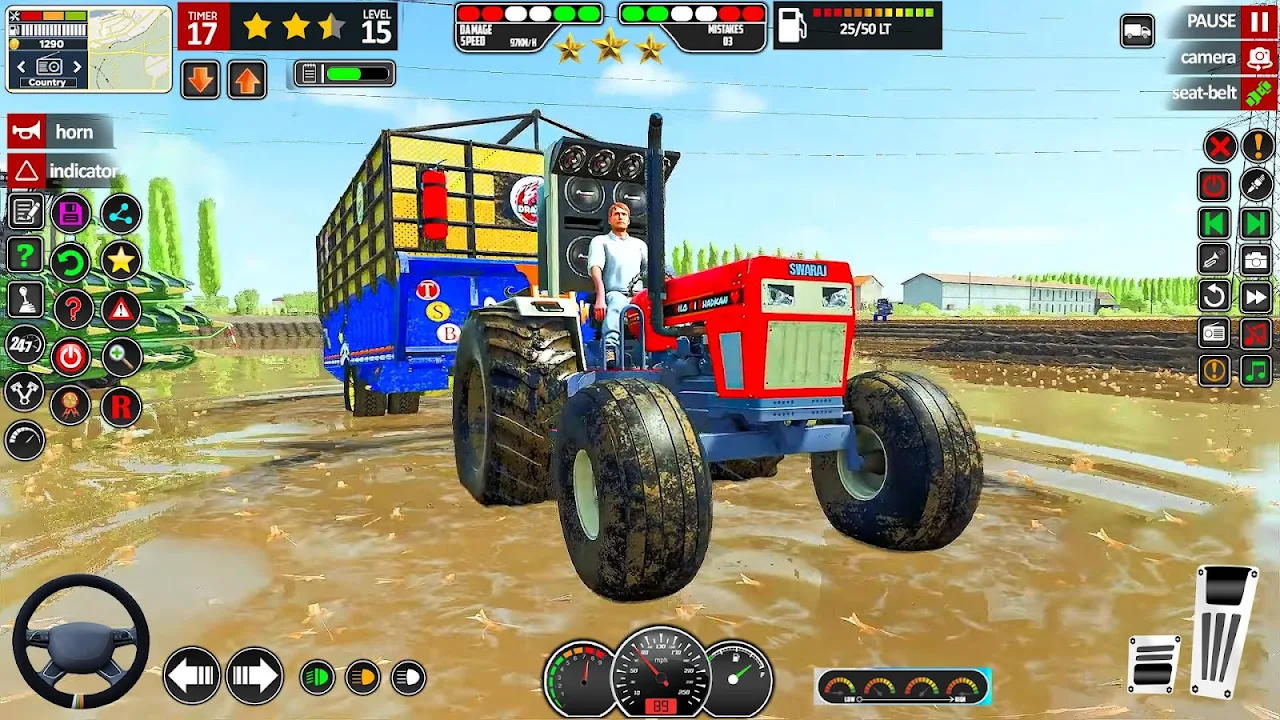The image size is (1280, 720).
Task: Toggle the green headlight button
Action: (318, 678)
